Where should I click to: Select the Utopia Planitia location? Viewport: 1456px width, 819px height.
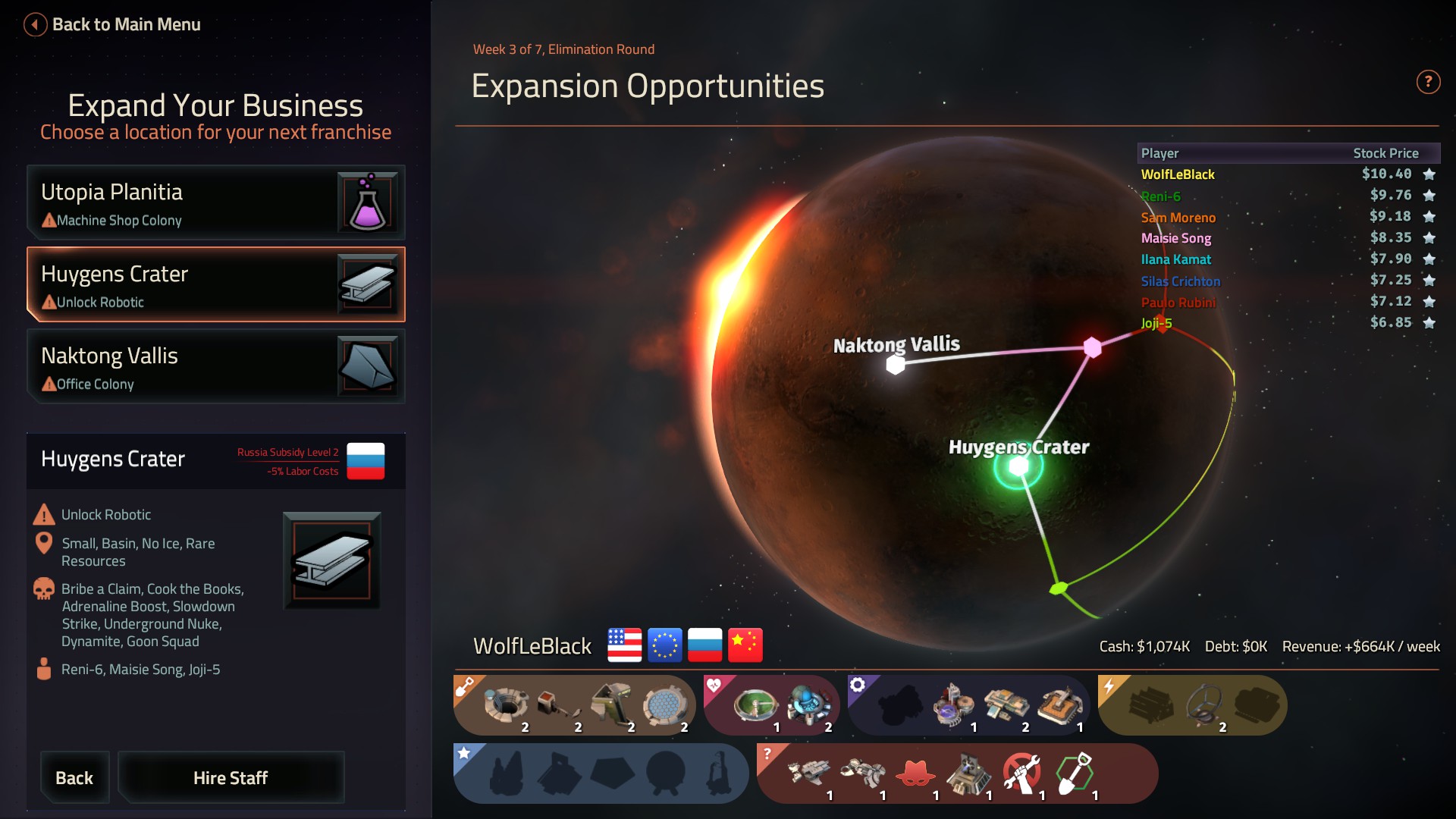[215, 202]
